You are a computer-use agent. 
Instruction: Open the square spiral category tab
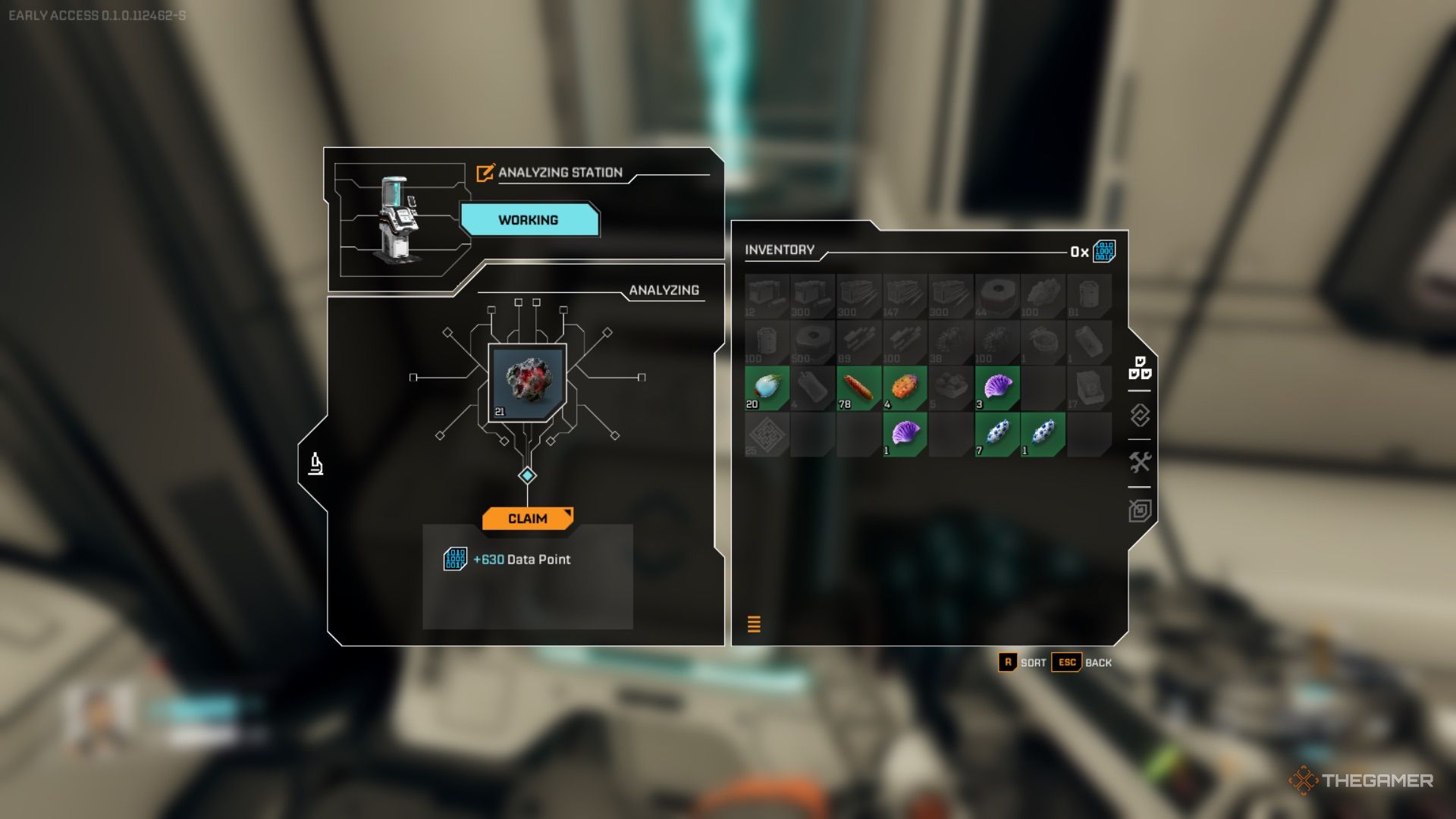coord(1139,510)
